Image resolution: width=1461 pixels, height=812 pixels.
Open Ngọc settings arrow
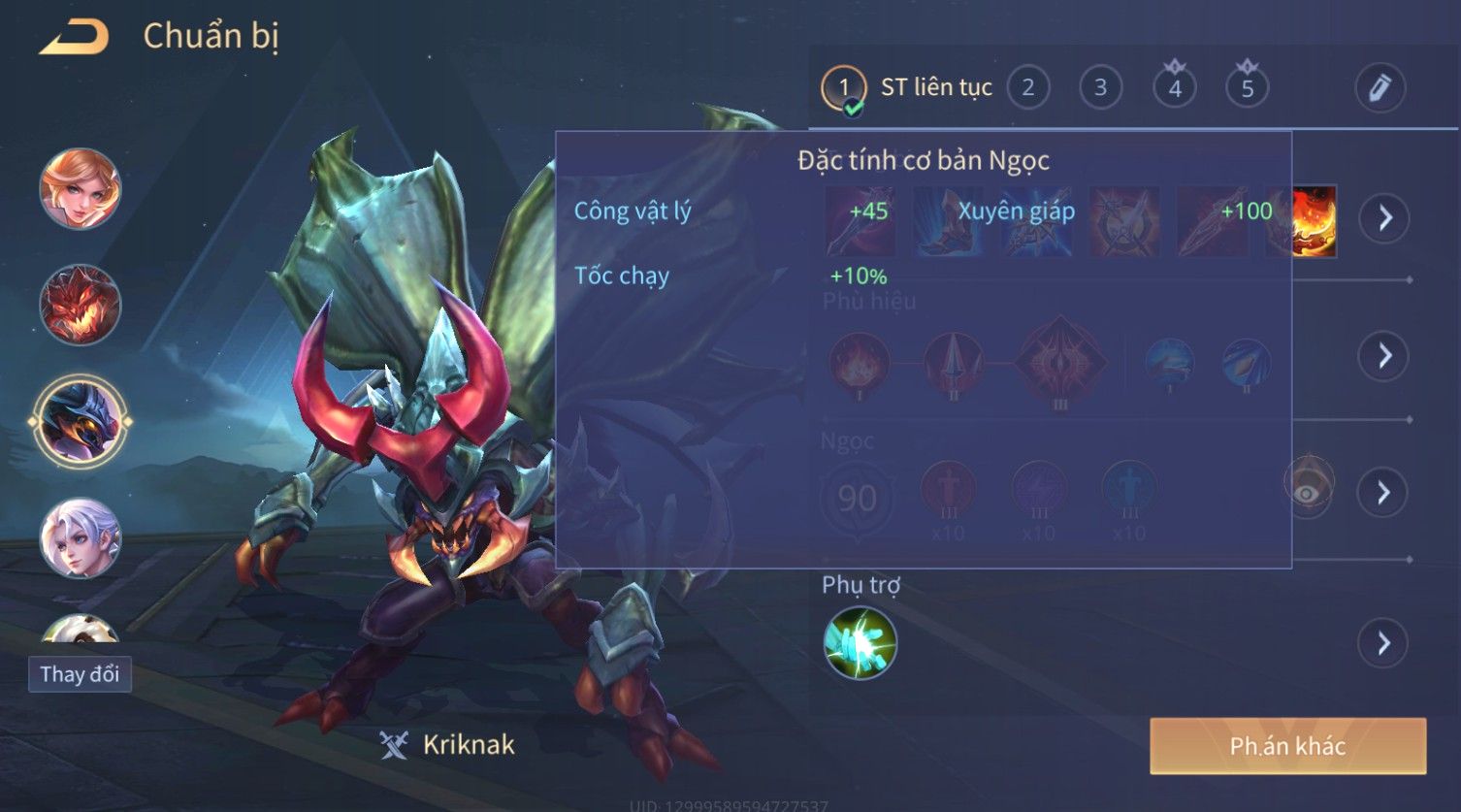[1384, 493]
